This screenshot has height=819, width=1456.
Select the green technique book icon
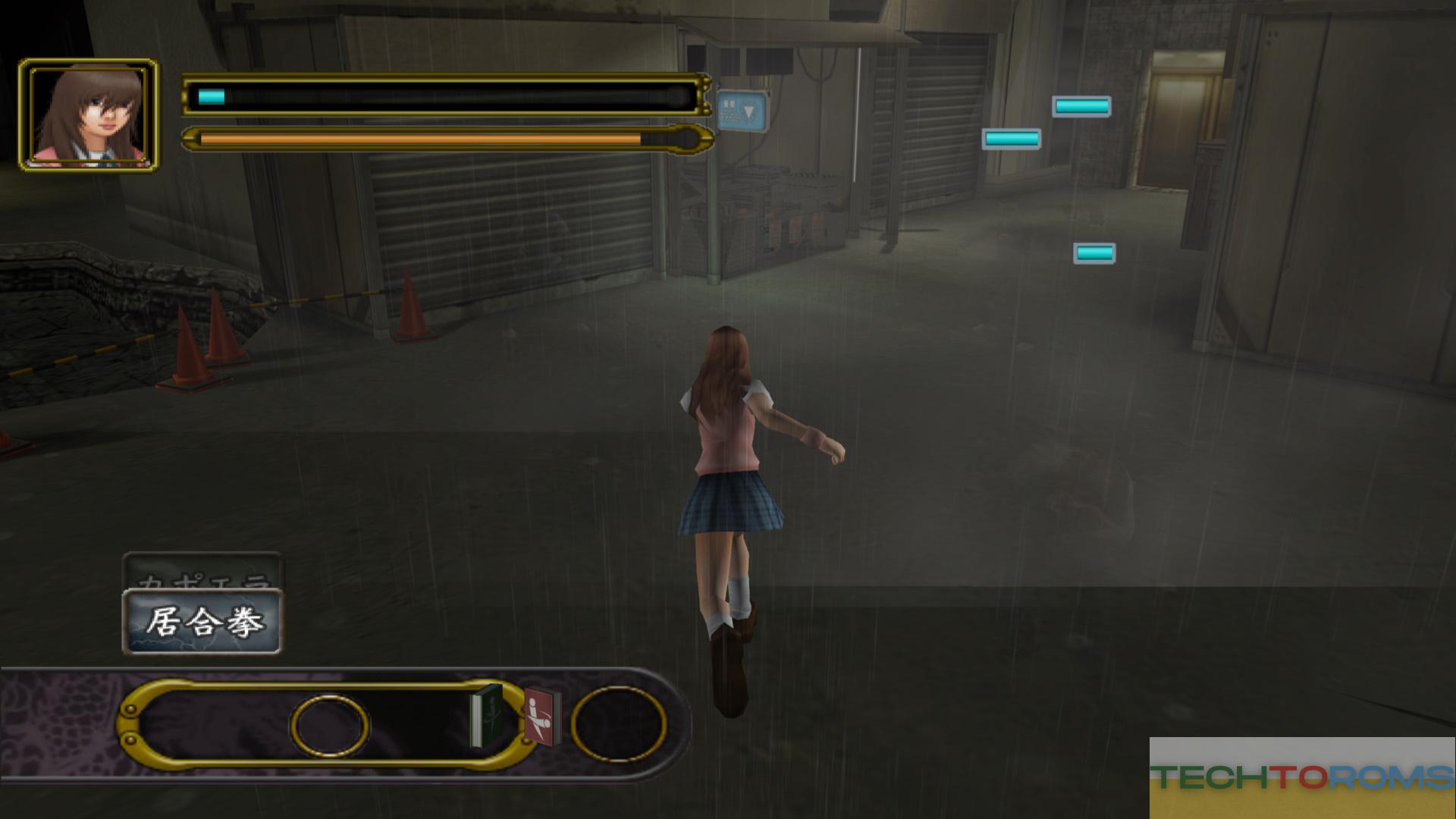tap(486, 715)
